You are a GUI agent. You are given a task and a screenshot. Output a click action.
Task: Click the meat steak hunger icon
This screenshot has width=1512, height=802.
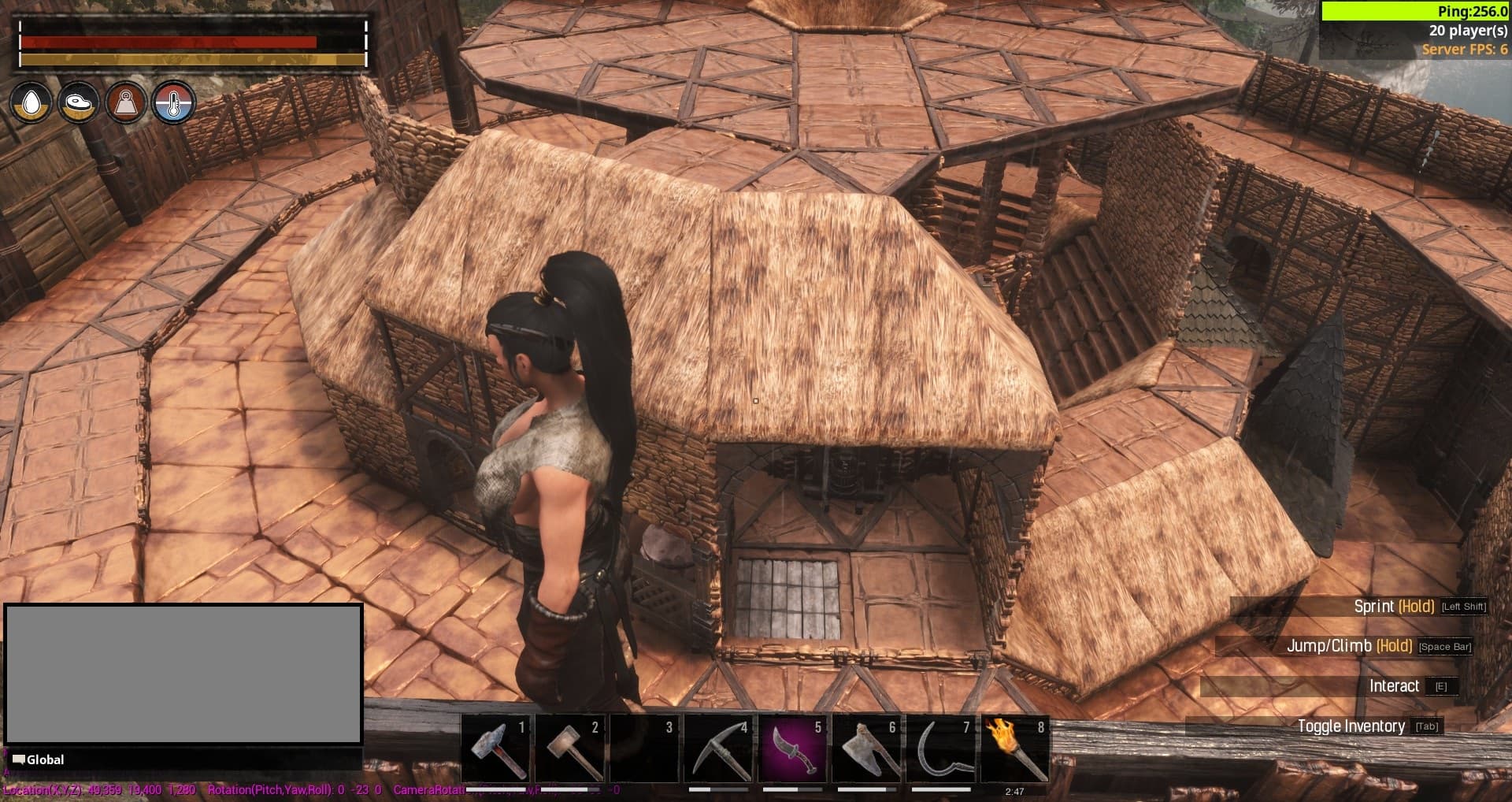pos(79,102)
